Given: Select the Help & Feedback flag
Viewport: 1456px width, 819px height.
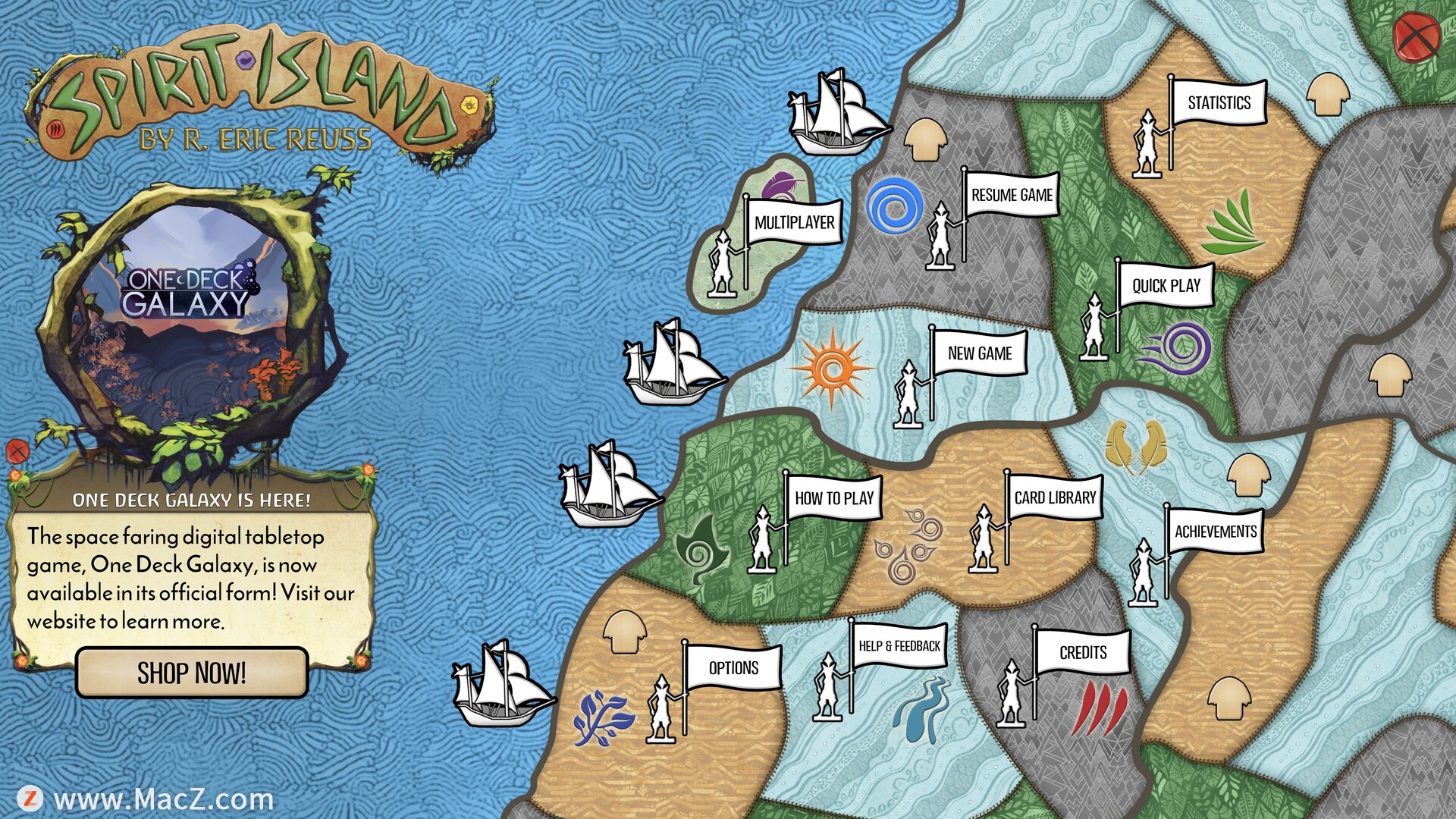Looking at the screenshot, I should [x=899, y=646].
